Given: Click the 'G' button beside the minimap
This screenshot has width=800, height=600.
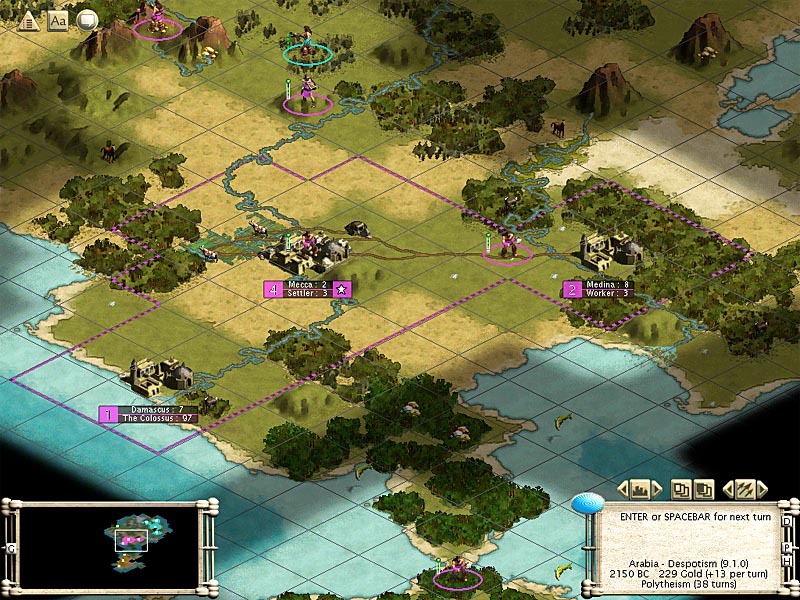Looking at the screenshot, I should pos(11,548).
